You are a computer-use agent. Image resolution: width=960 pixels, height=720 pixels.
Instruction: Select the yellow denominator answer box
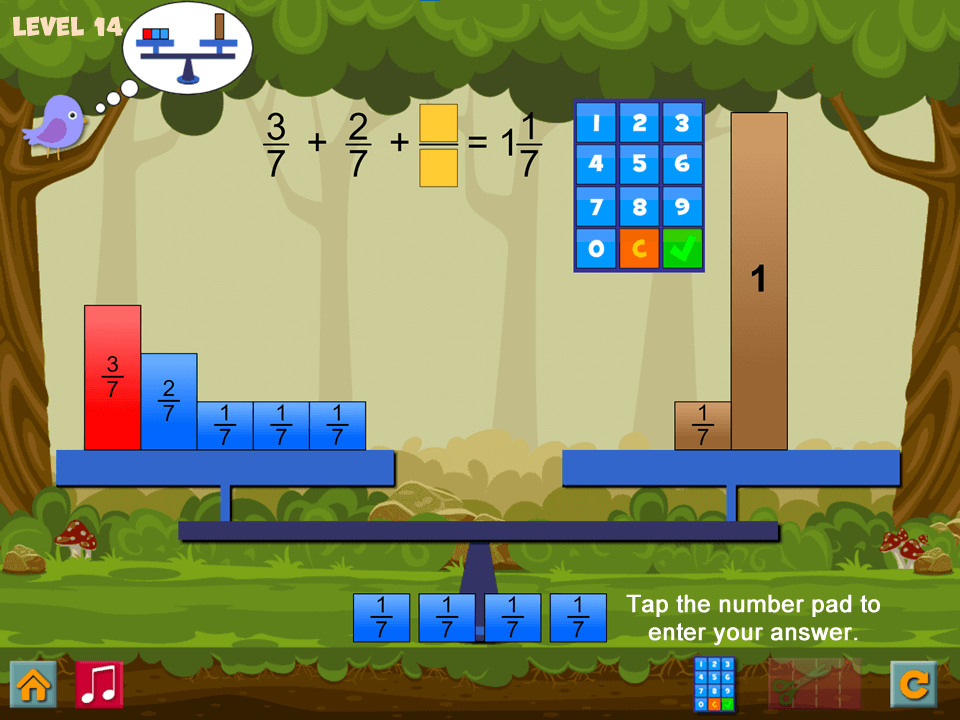click(438, 168)
